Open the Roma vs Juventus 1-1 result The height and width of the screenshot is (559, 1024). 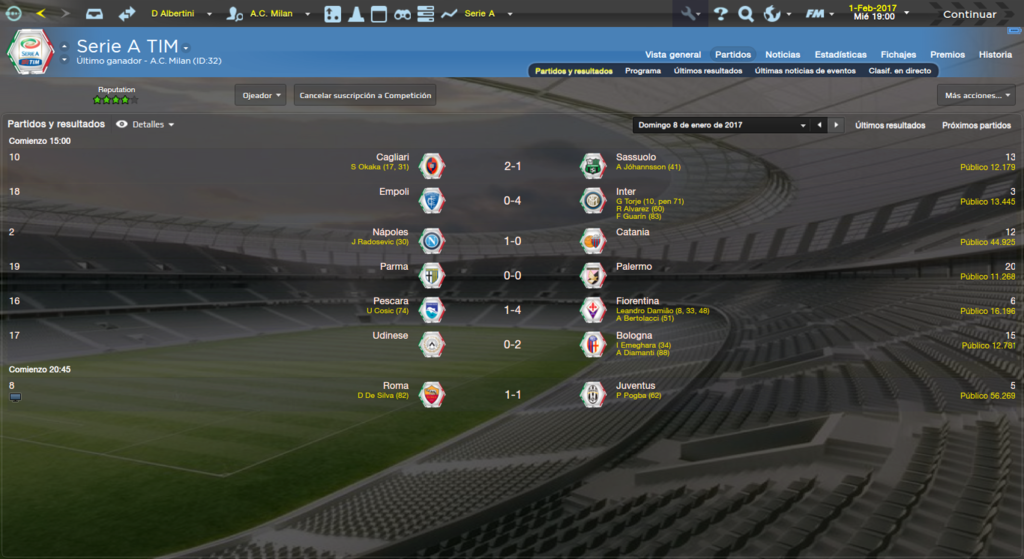512,395
